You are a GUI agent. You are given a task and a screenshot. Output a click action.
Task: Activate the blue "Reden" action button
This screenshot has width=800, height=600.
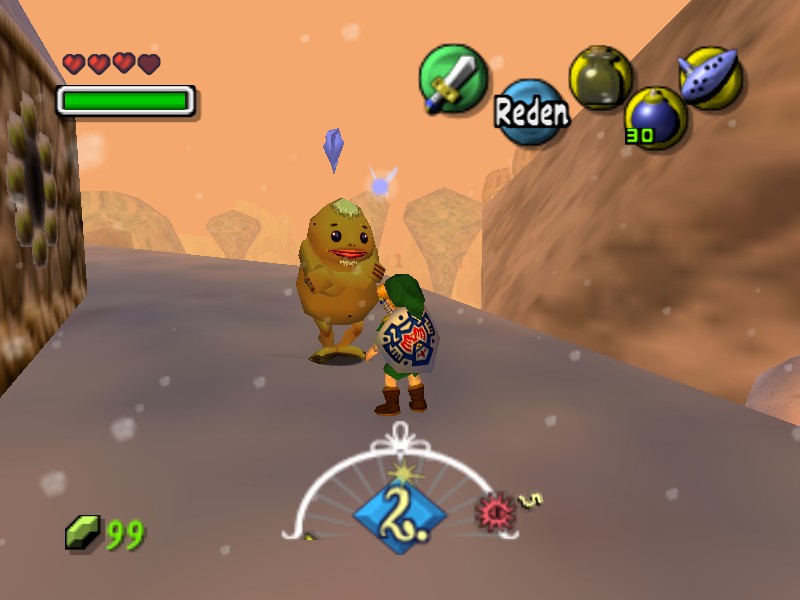531,111
